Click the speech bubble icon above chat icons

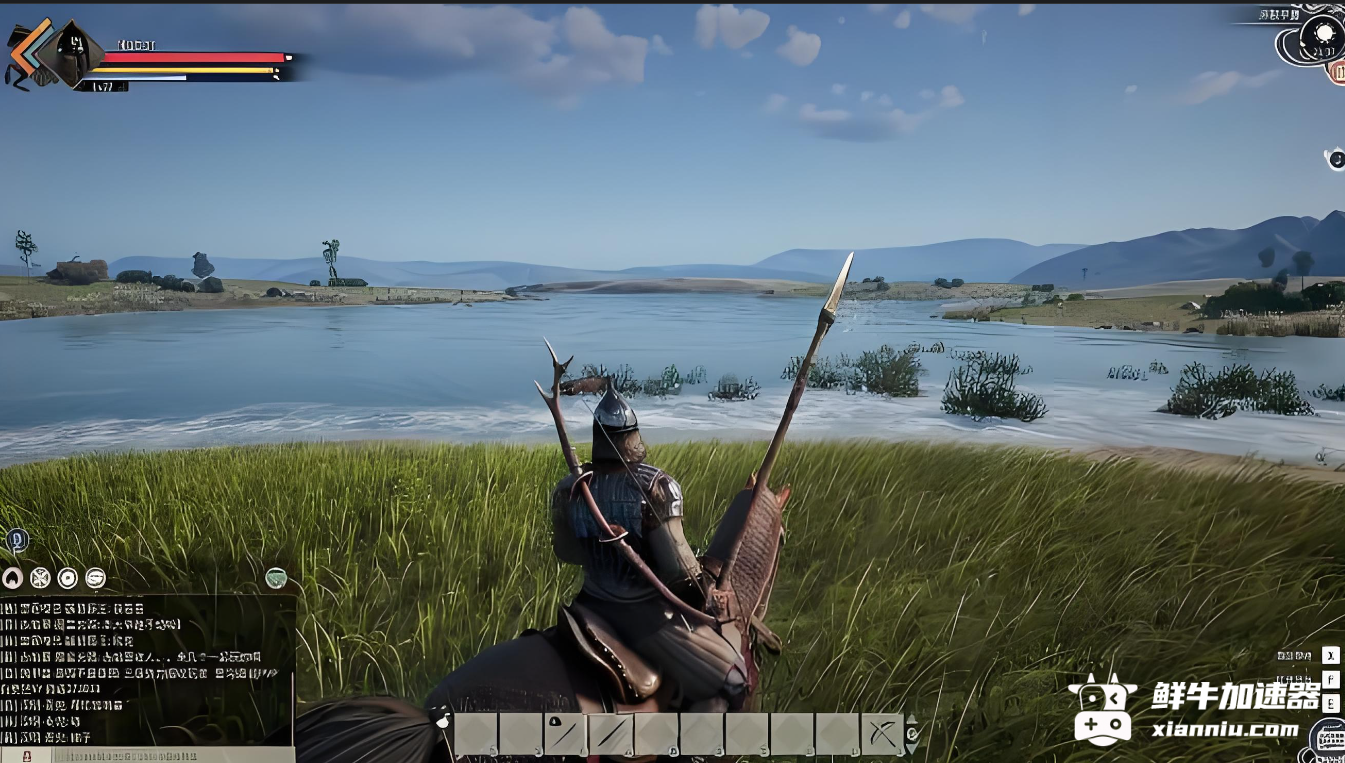(x=17, y=541)
